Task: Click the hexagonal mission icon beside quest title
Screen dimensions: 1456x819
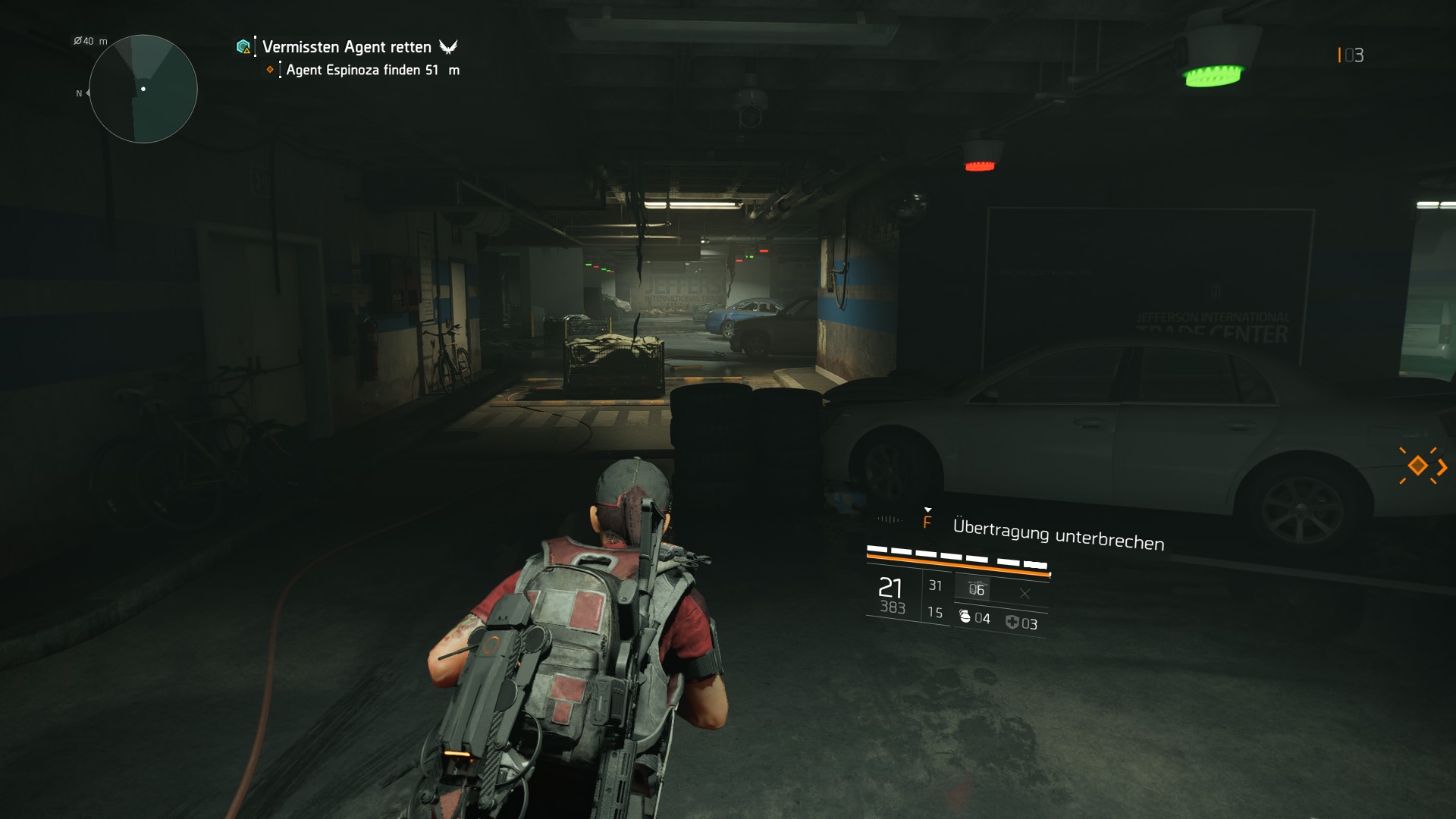Action: (x=243, y=46)
